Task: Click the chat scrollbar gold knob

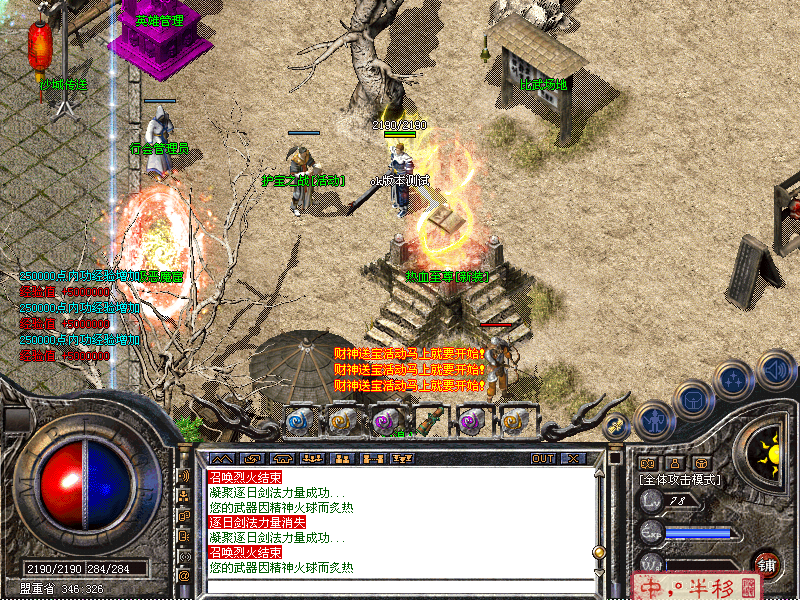Action: tap(599, 551)
